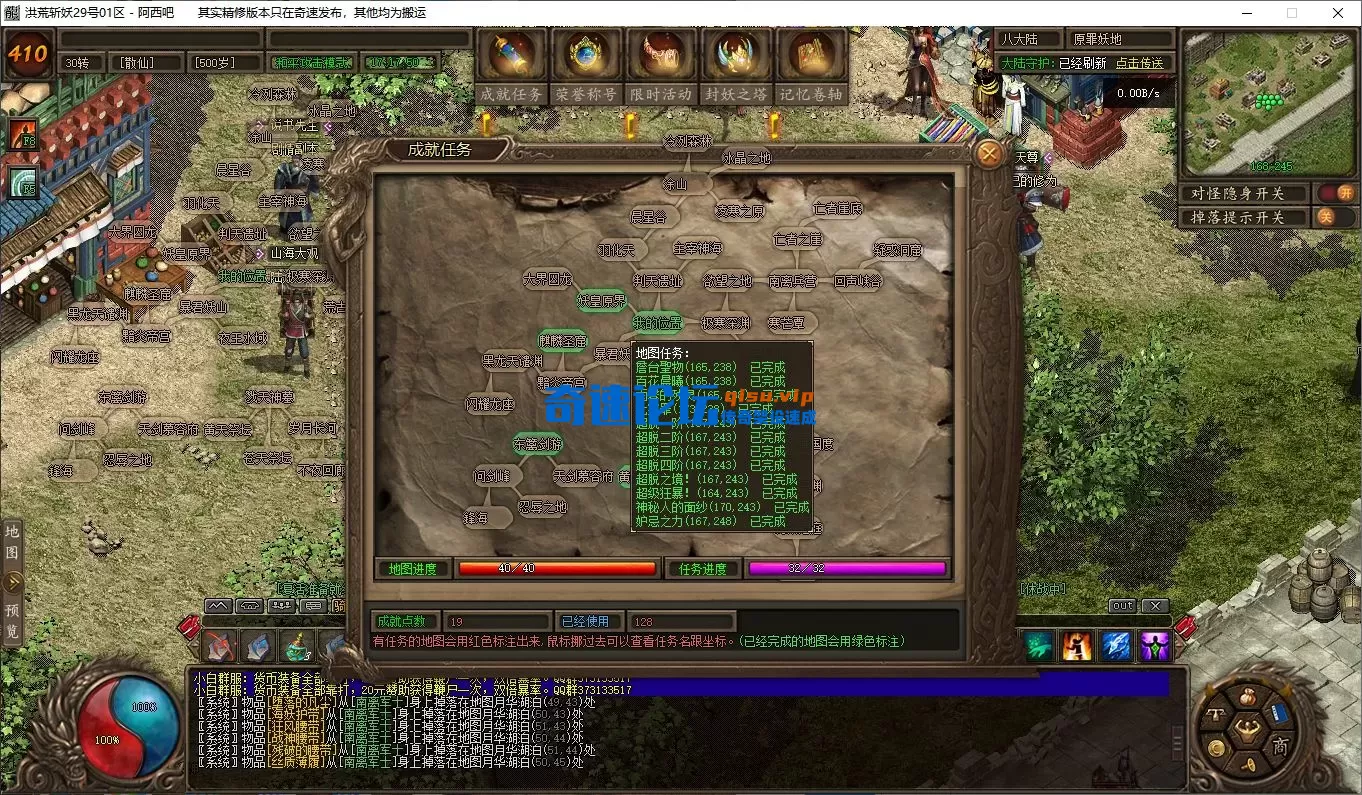The width and height of the screenshot is (1362, 795).
Task: Turn off the 对怪隐身 invisibility switch
Action: pyautogui.click(x=1336, y=193)
